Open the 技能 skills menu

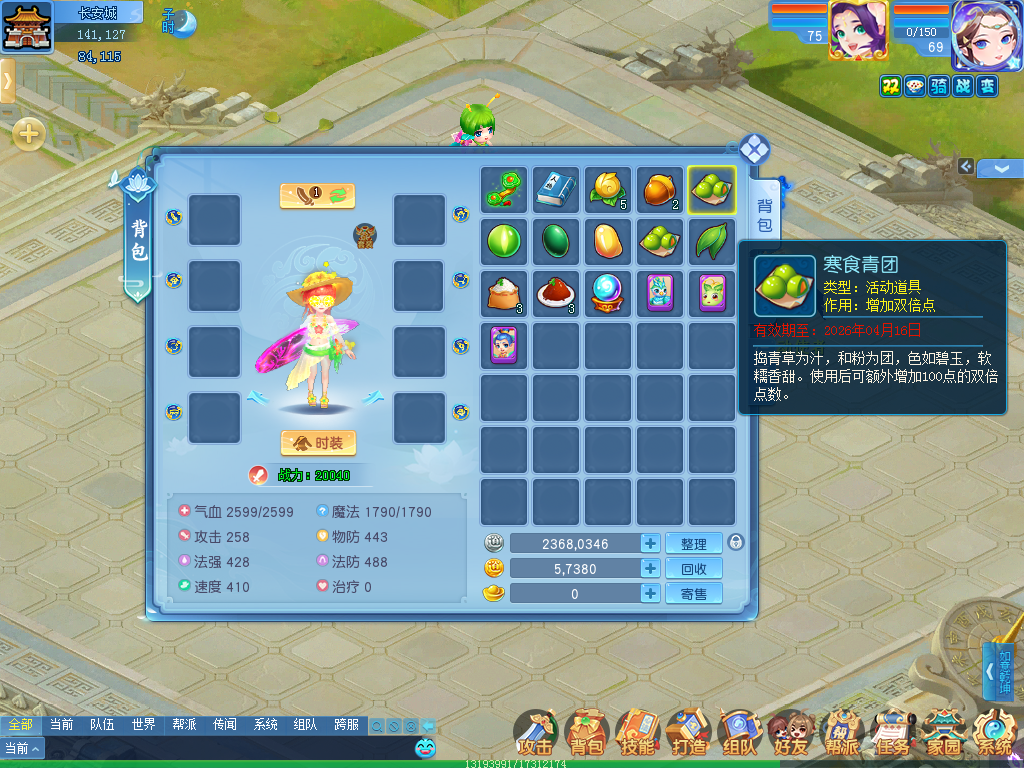[x=637, y=733]
